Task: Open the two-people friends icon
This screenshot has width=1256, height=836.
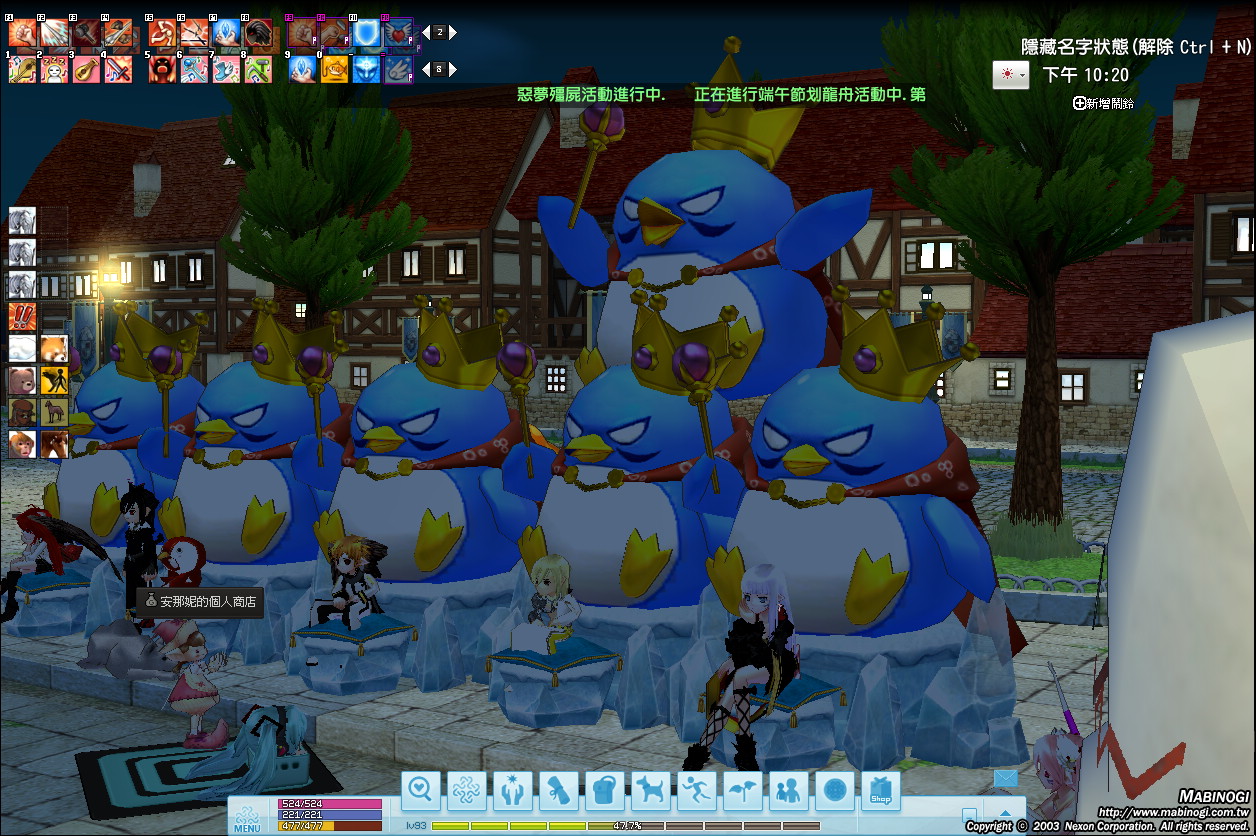Action: tap(789, 791)
